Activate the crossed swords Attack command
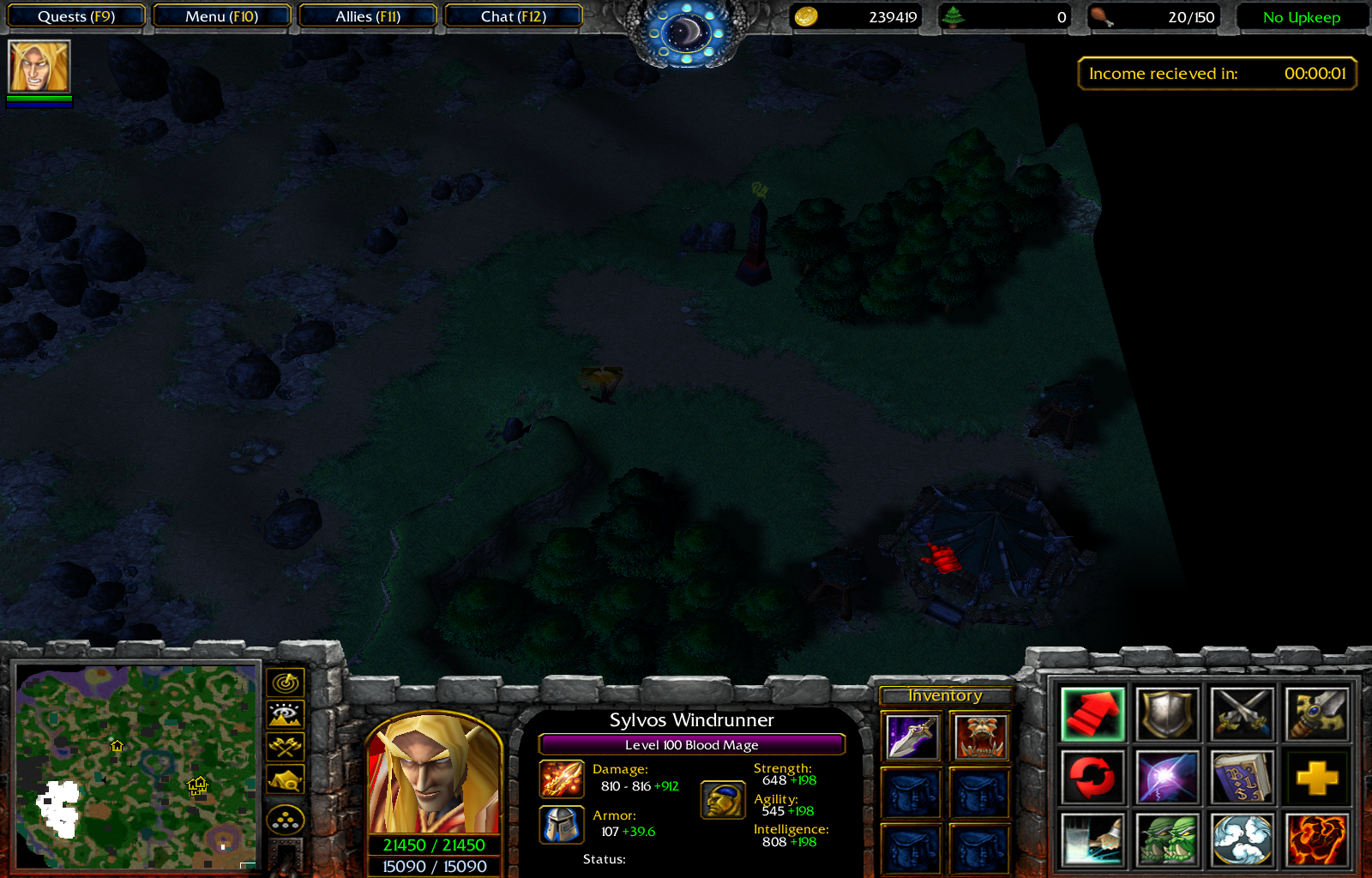The image size is (1372, 878). [1241, 713]
